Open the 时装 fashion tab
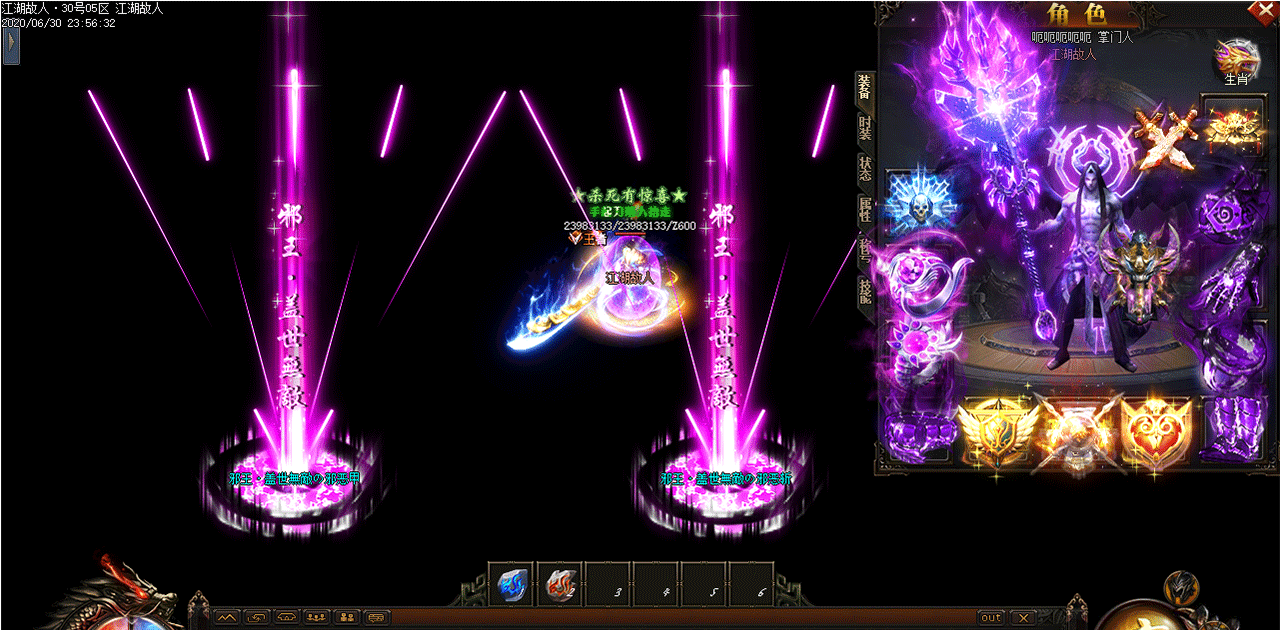This screenshot has width=1281, height=630. [x=864, y=128]
